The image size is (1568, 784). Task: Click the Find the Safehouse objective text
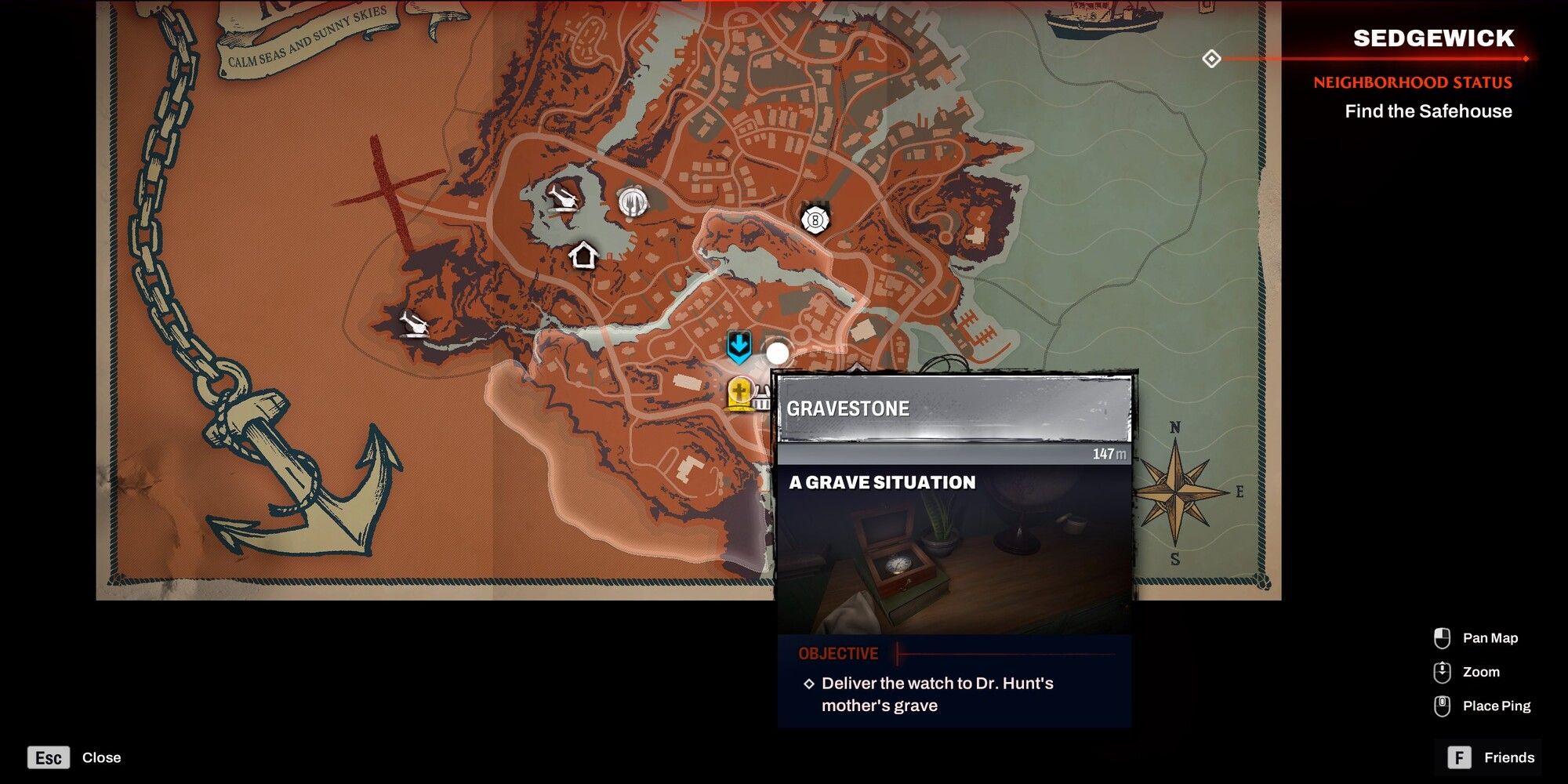(1425, 111)
